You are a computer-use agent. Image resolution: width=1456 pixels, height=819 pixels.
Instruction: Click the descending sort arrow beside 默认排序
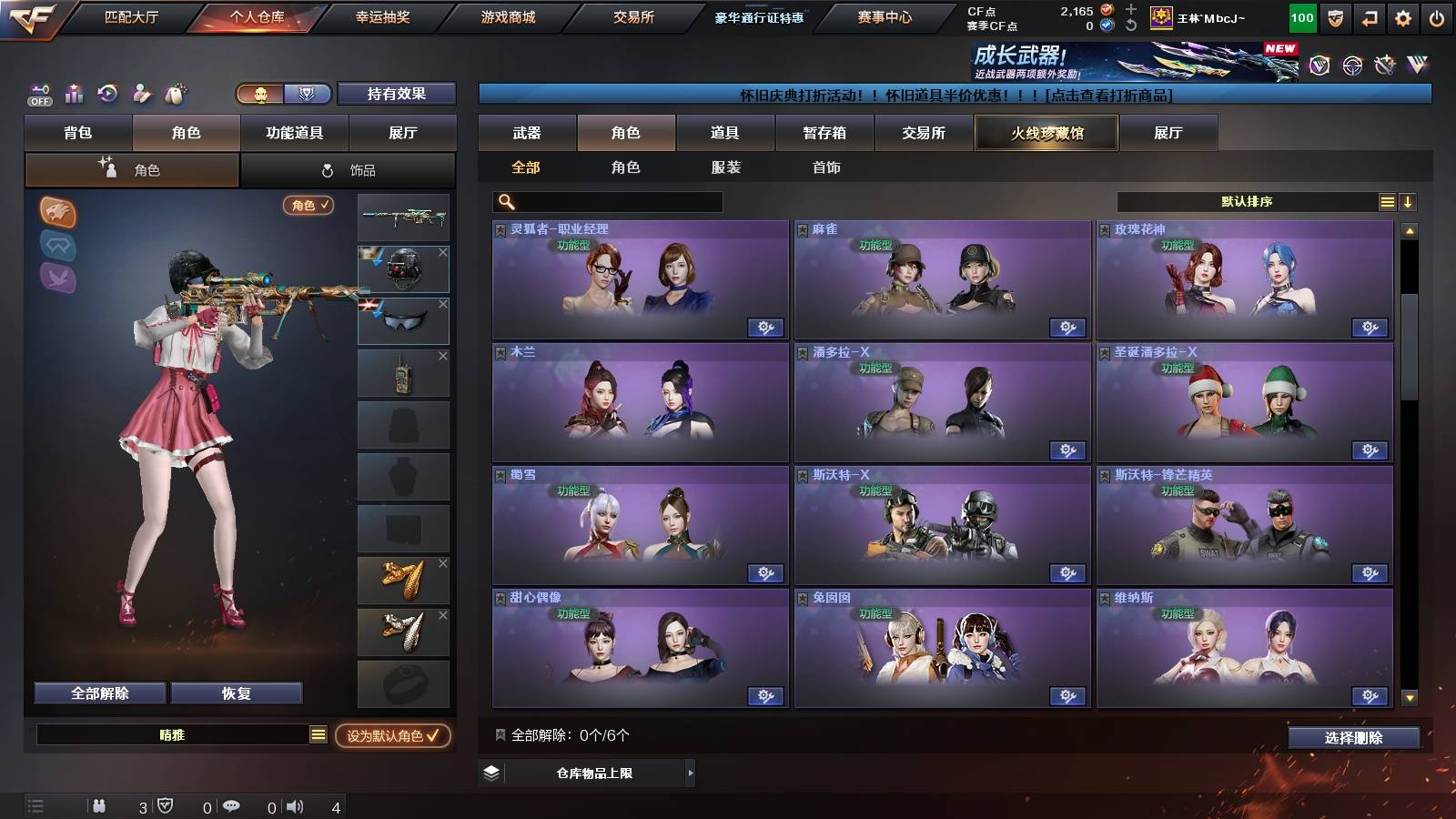click(x=1409, y=201)
